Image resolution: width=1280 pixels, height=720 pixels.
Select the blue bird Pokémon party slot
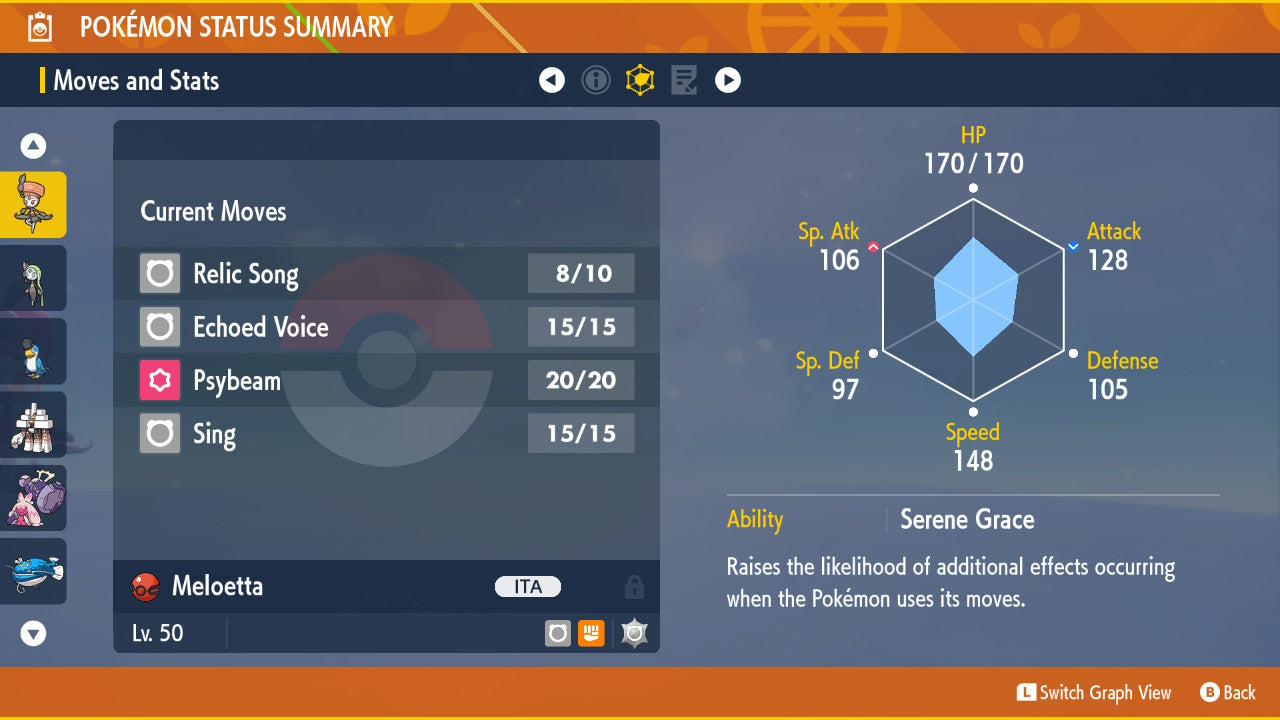(x=34, y=351)
